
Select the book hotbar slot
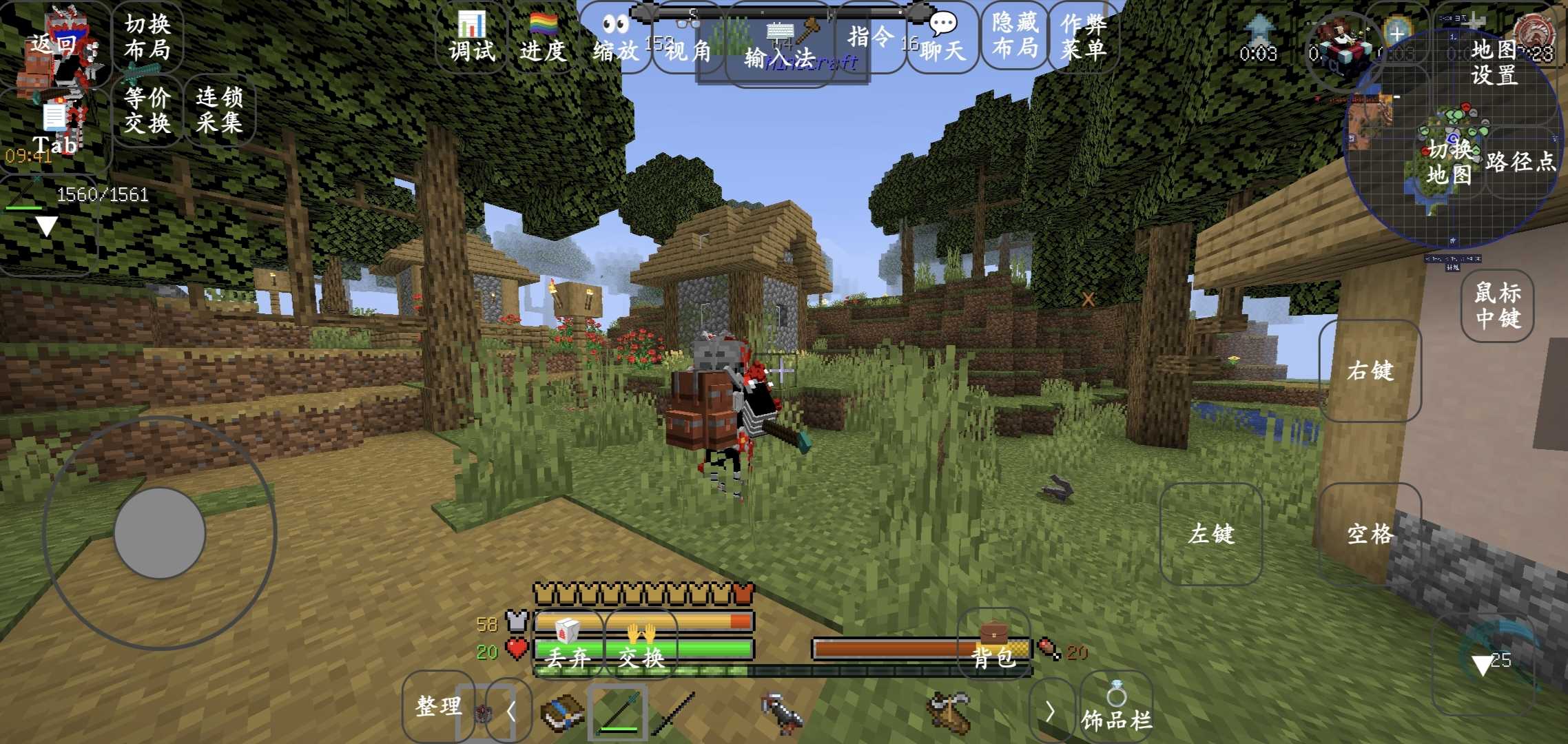click(562, 712)
